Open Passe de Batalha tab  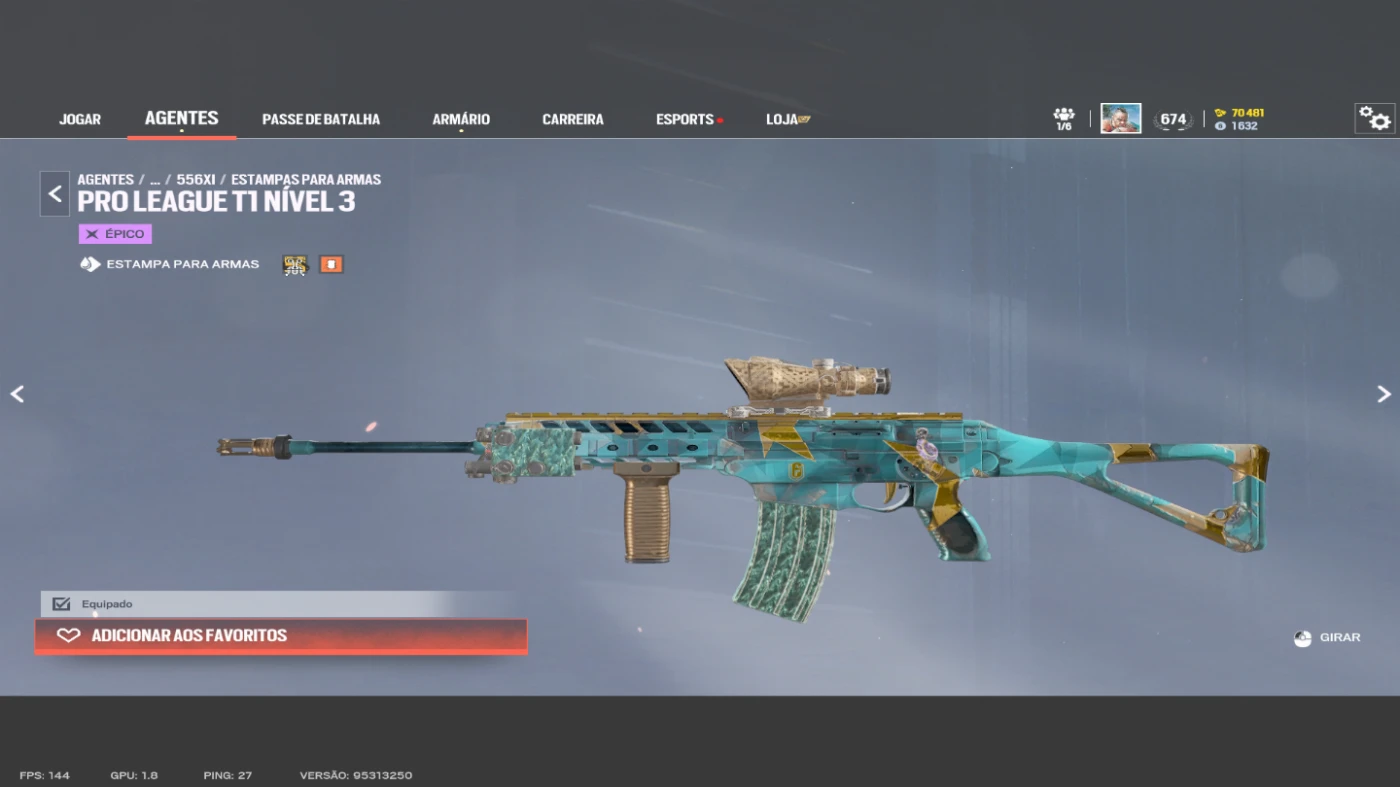click(321, 119)
